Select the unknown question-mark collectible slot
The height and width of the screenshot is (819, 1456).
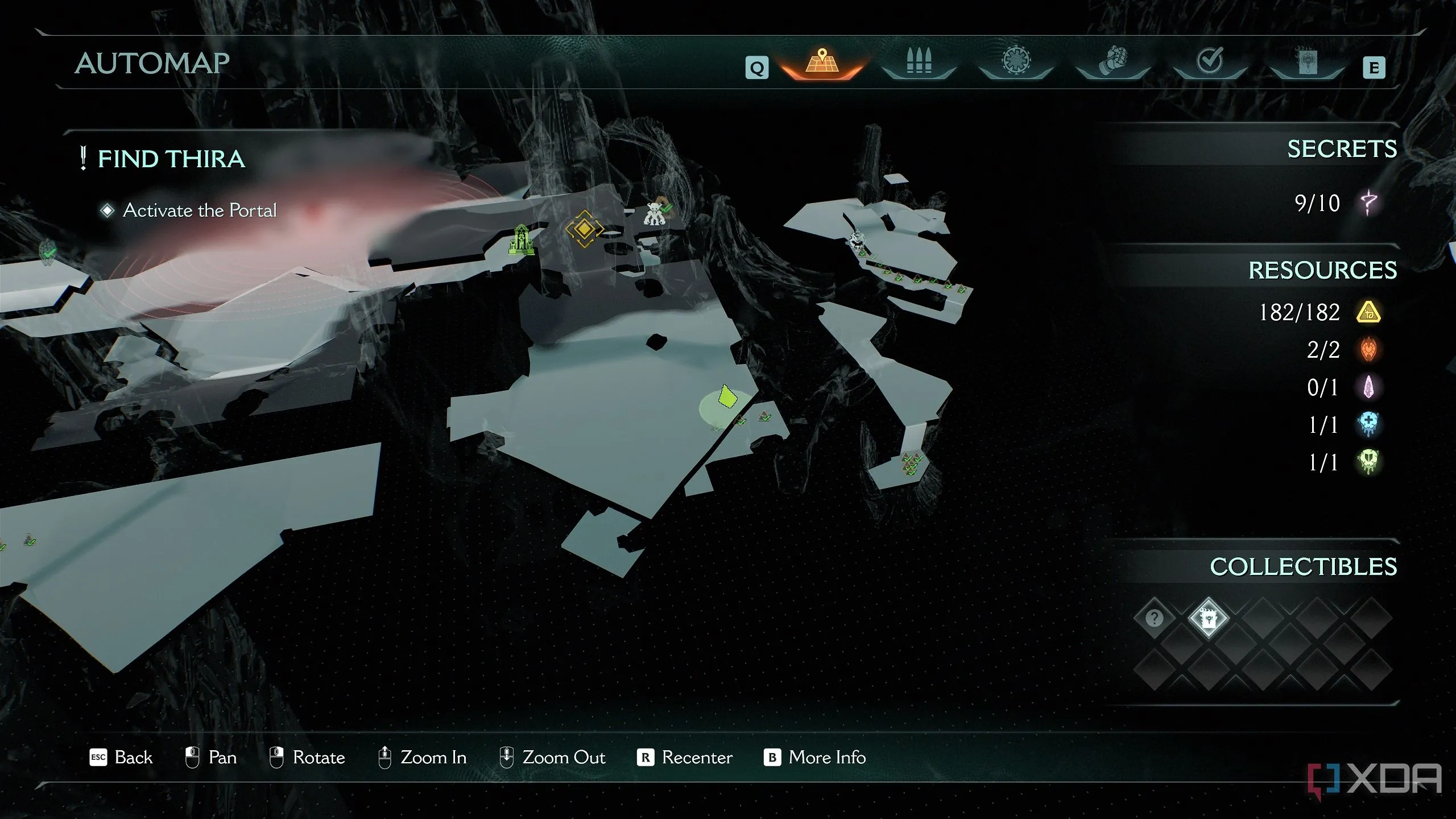[1154, 618]
